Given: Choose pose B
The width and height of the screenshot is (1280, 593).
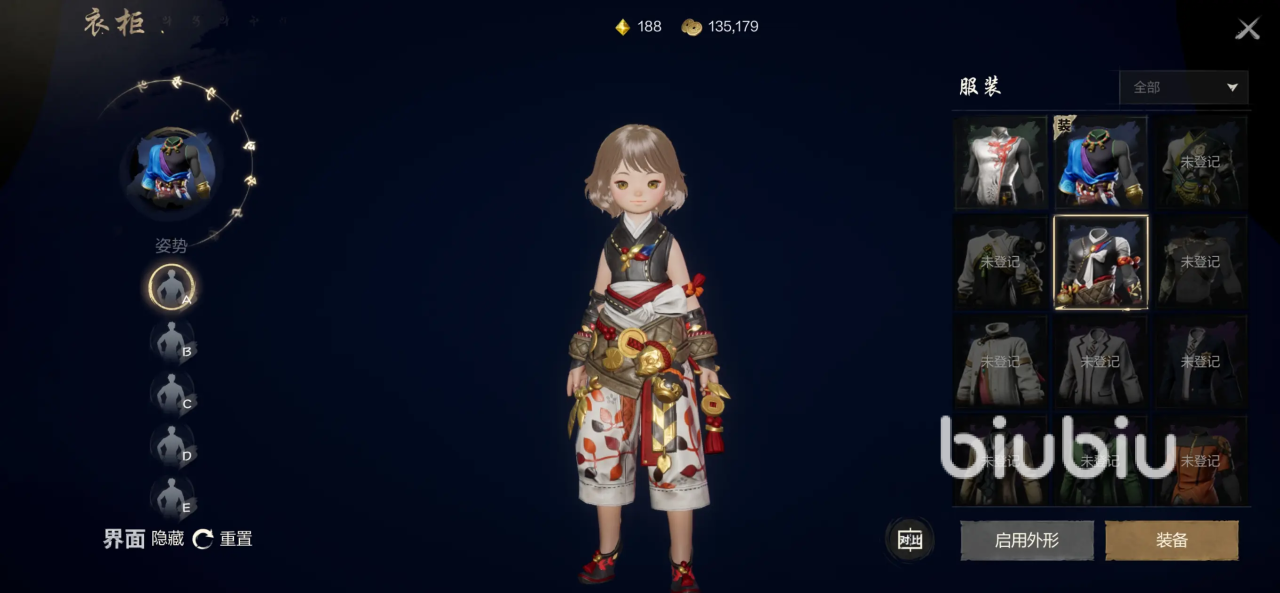Looking at the screenshot, I should (x=172, y=340).
